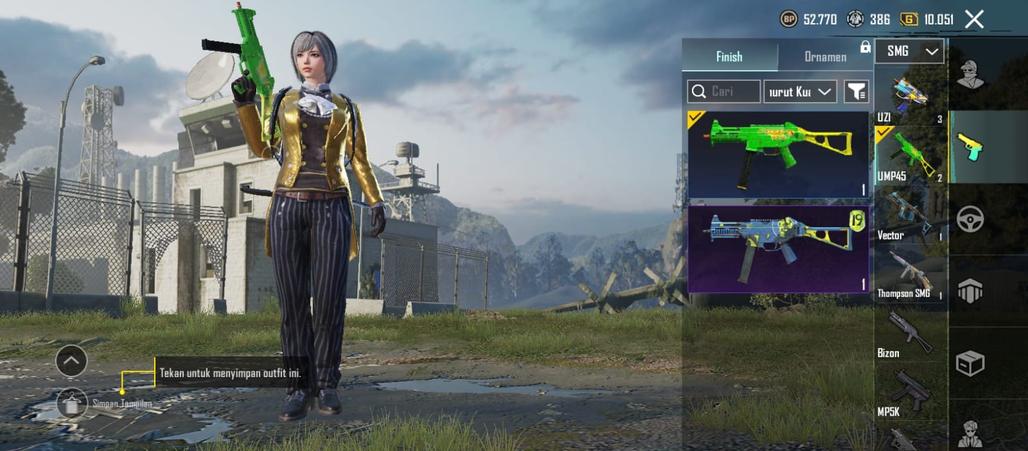Image resolution: width=1028 pixels, height=451 pixels.
Task: Open the filter options funnel icon
Action: [856, 92]
